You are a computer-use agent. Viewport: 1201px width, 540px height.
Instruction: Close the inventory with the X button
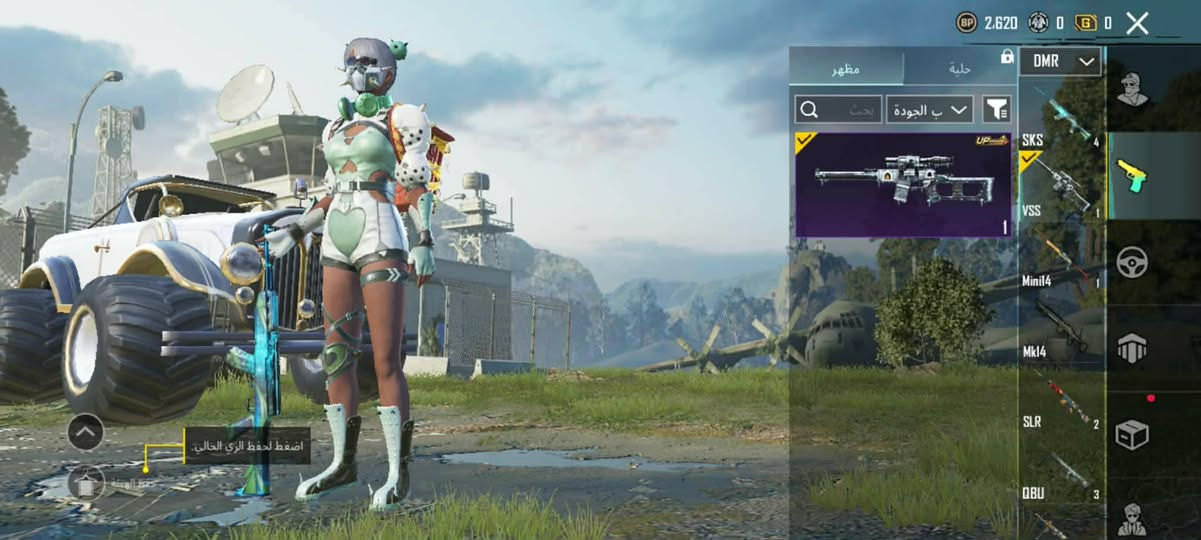1137,23
